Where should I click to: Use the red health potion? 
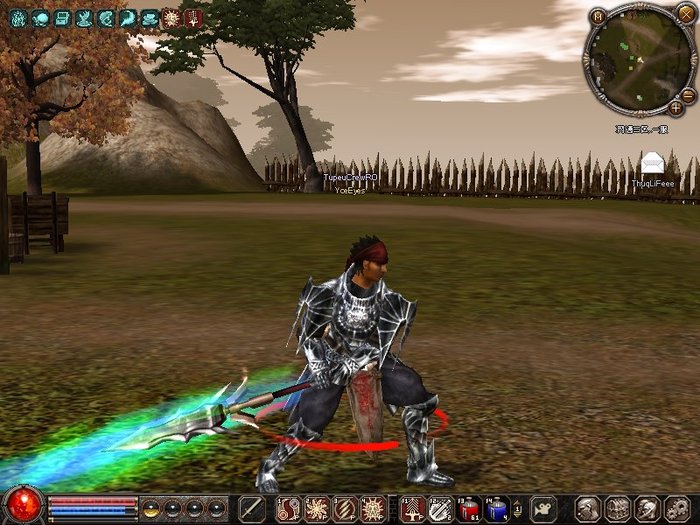point(469,508)
